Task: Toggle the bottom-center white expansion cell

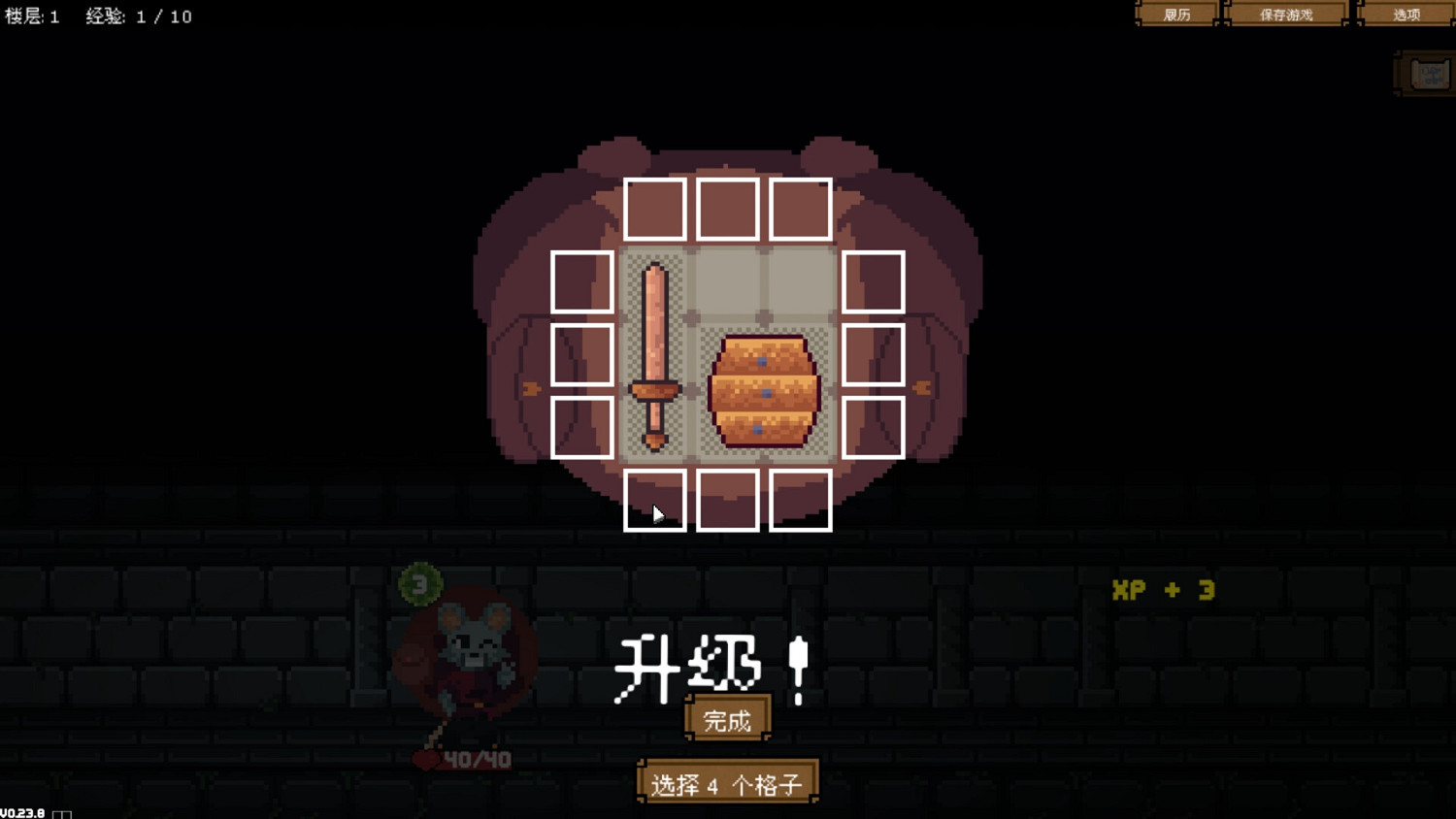Action: tap(727, 501)
